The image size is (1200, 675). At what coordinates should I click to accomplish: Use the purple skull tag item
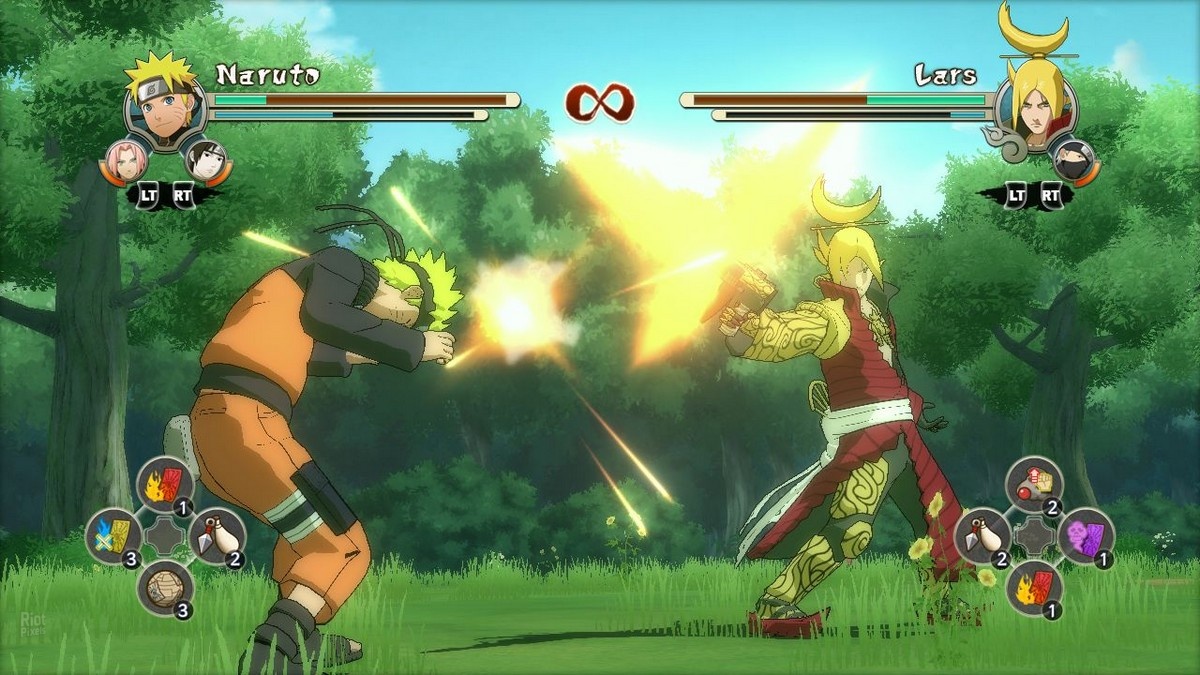[x=1086, y=536]
